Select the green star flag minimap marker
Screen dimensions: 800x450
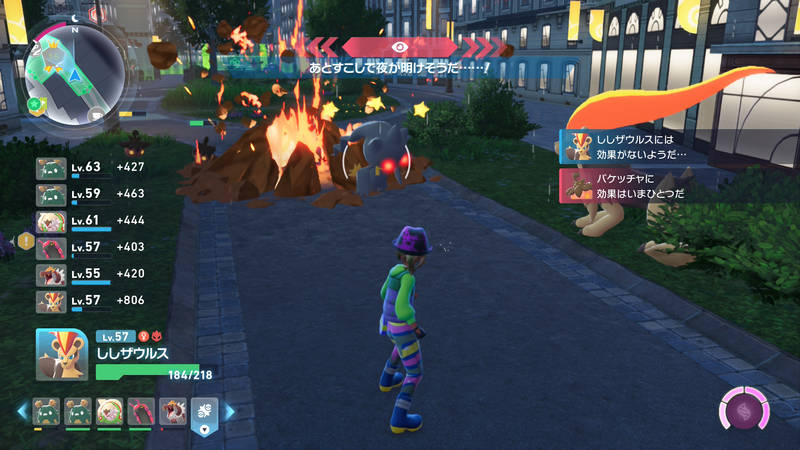click(36, 104)
